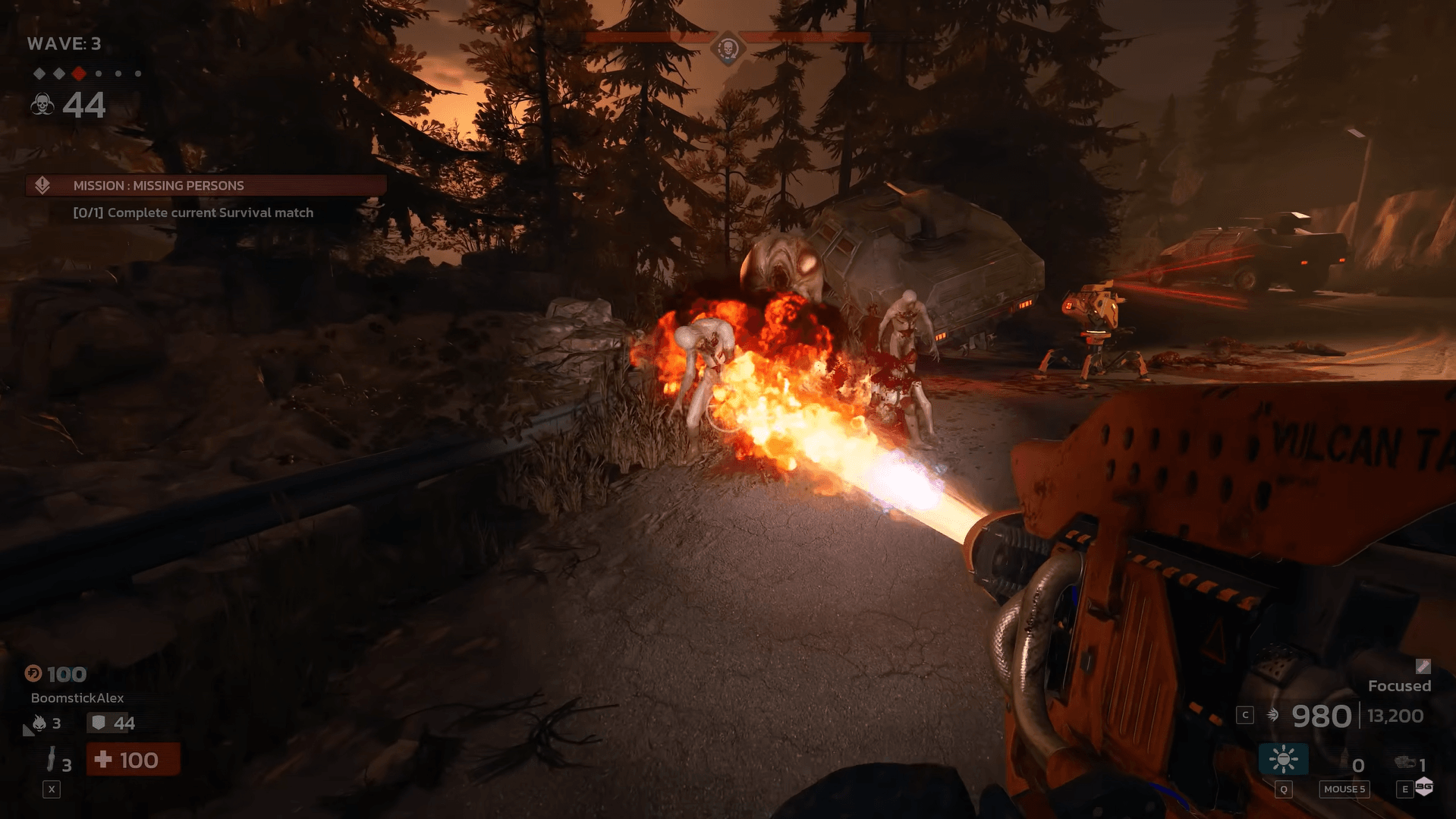1456x819 pixels.
Task: Select the Dosh currency coin icon
Action: pos(33,674)
